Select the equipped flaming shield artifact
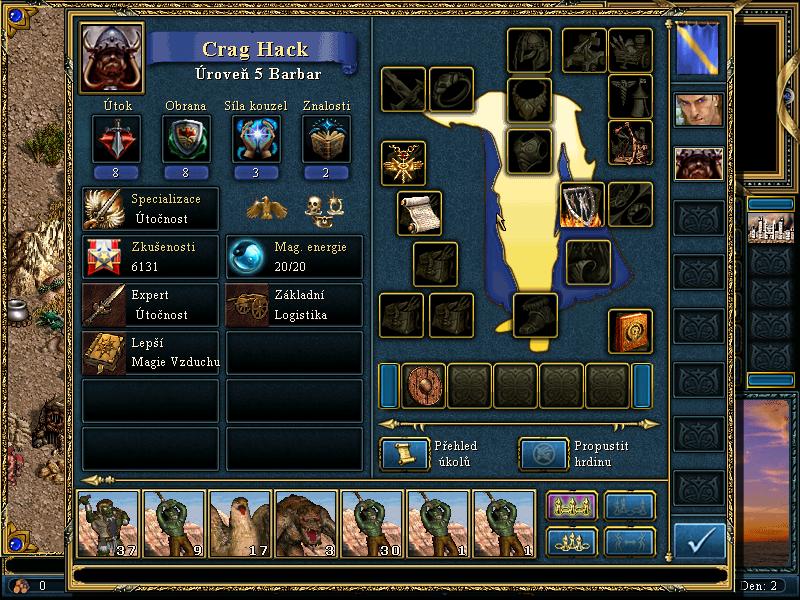 pos(582,205)
